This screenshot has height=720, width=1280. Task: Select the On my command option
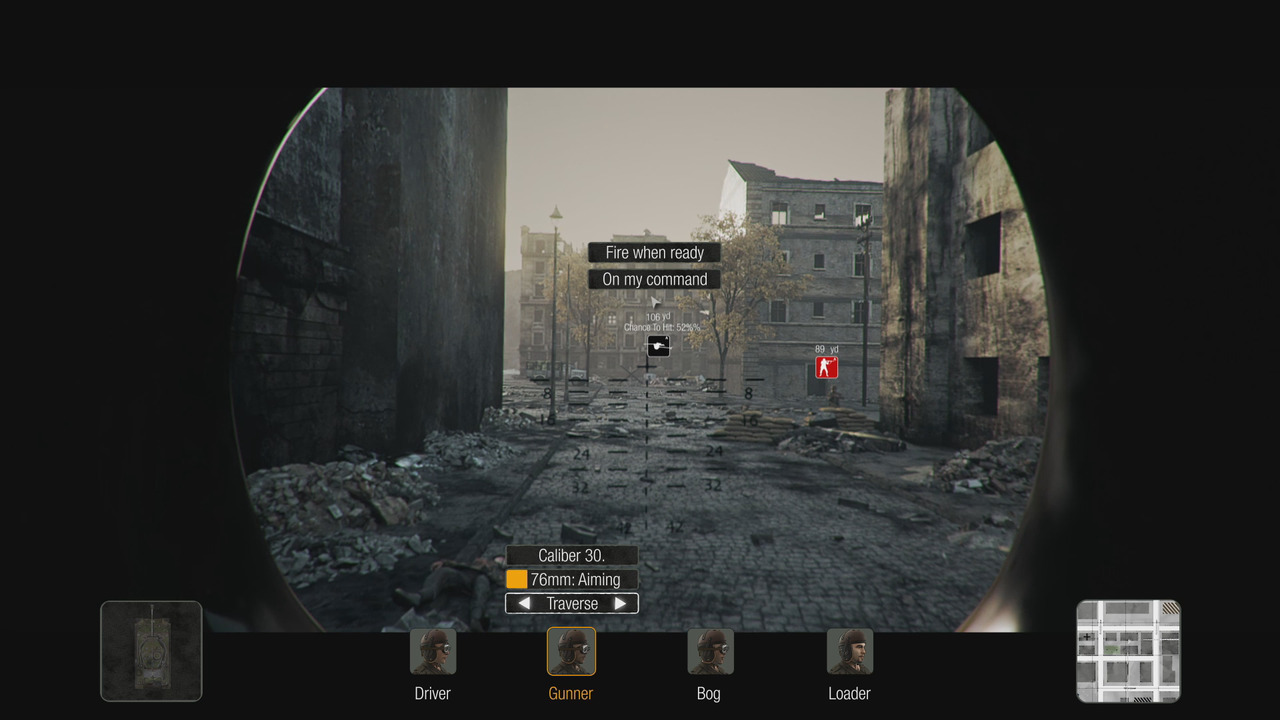(x=654, y=279)
